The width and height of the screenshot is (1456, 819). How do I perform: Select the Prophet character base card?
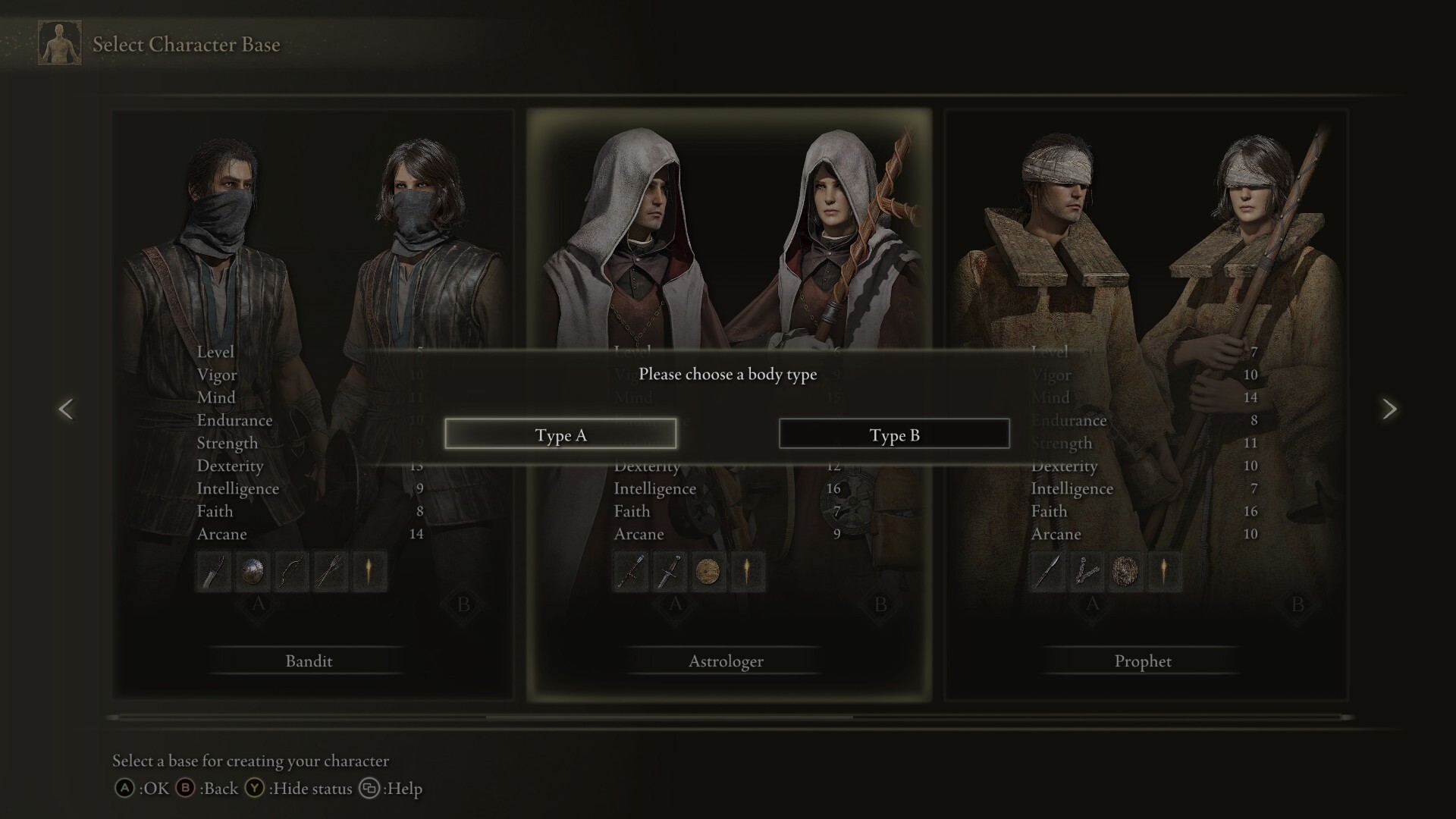[1144, 661]
